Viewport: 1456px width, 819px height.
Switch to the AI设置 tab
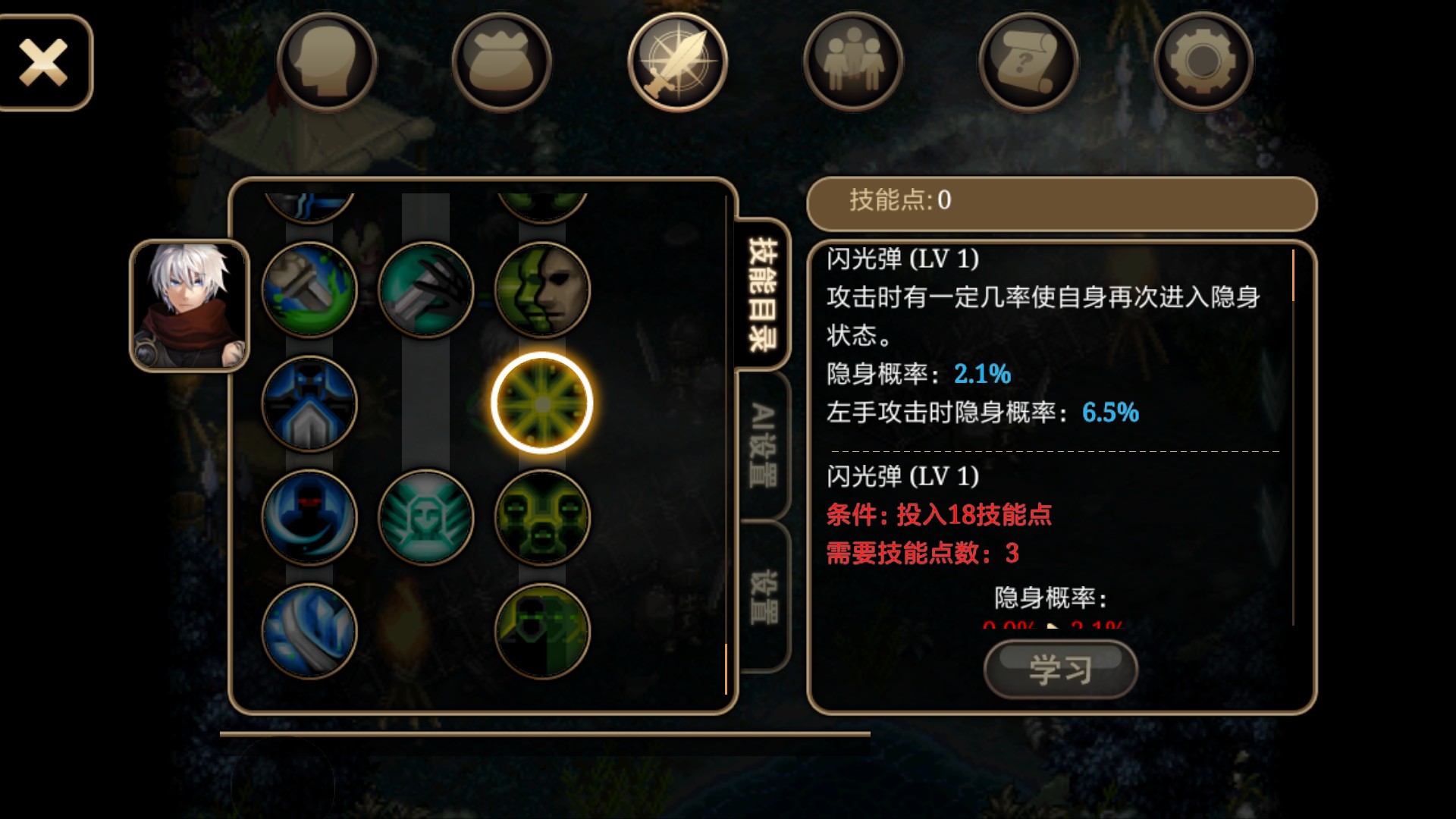click(763, 445)
